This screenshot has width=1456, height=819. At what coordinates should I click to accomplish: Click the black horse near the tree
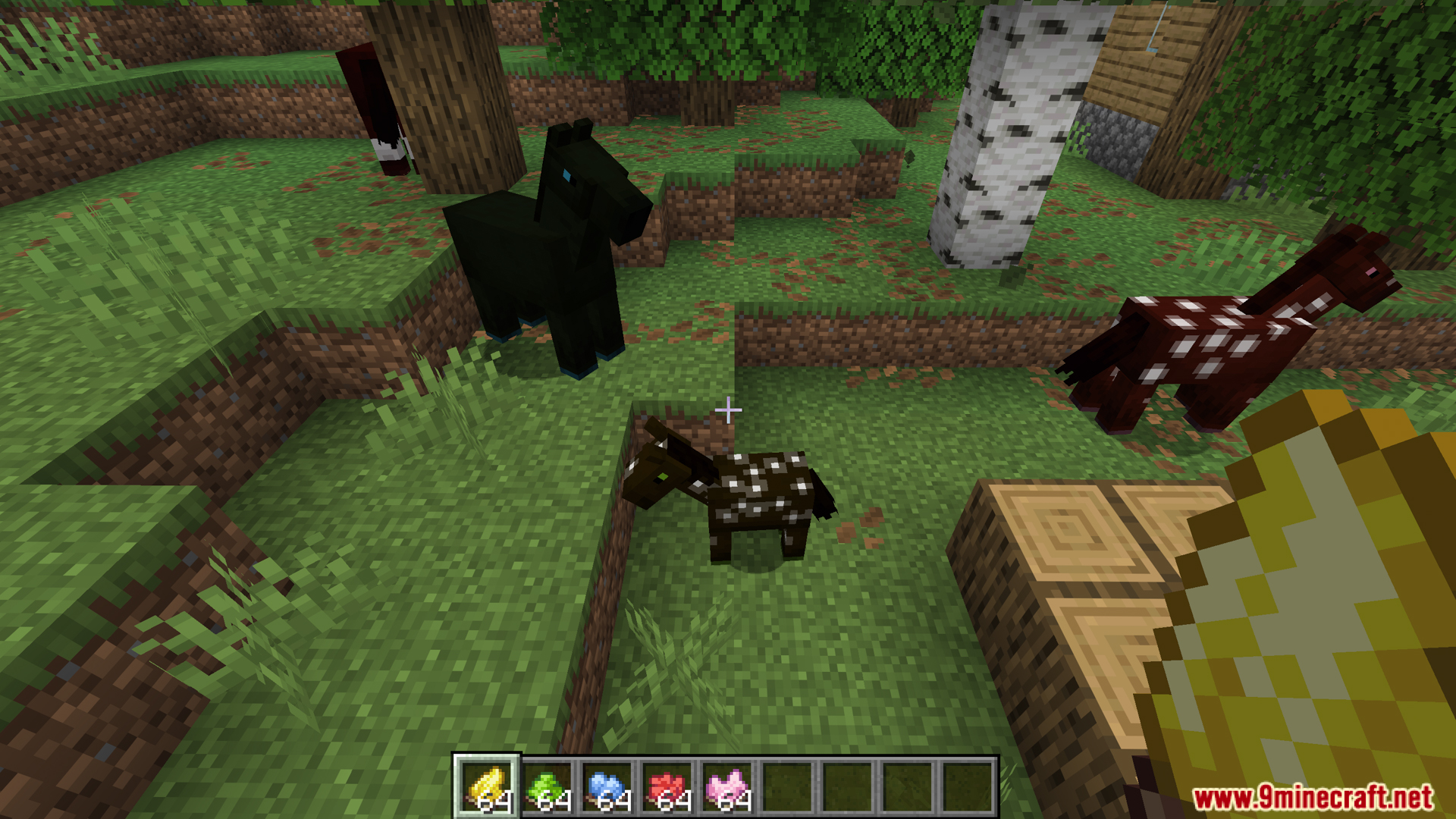[546, 250]
